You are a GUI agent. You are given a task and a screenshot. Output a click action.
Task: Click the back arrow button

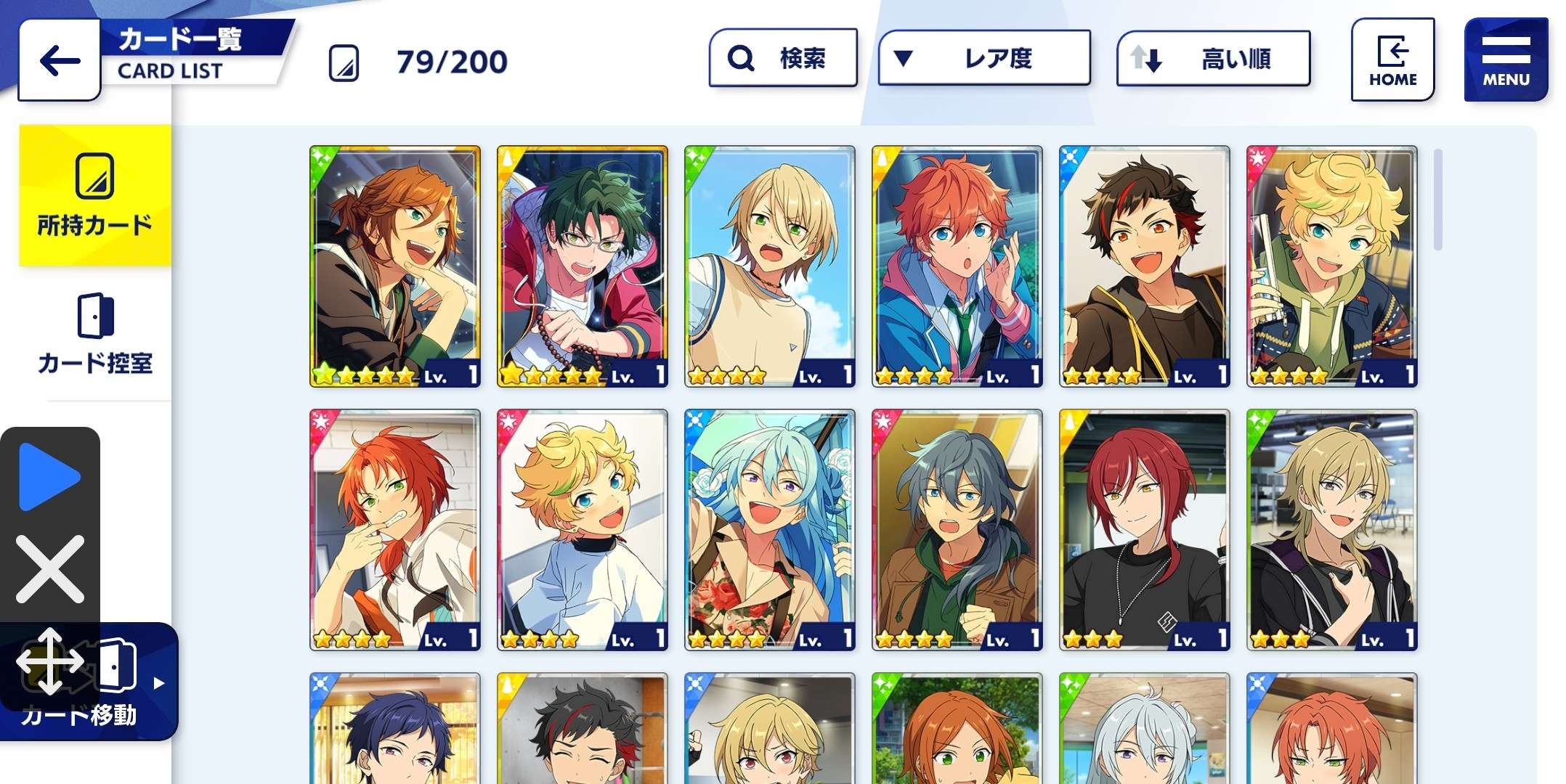pyautogui.click(x=58, y=60)
